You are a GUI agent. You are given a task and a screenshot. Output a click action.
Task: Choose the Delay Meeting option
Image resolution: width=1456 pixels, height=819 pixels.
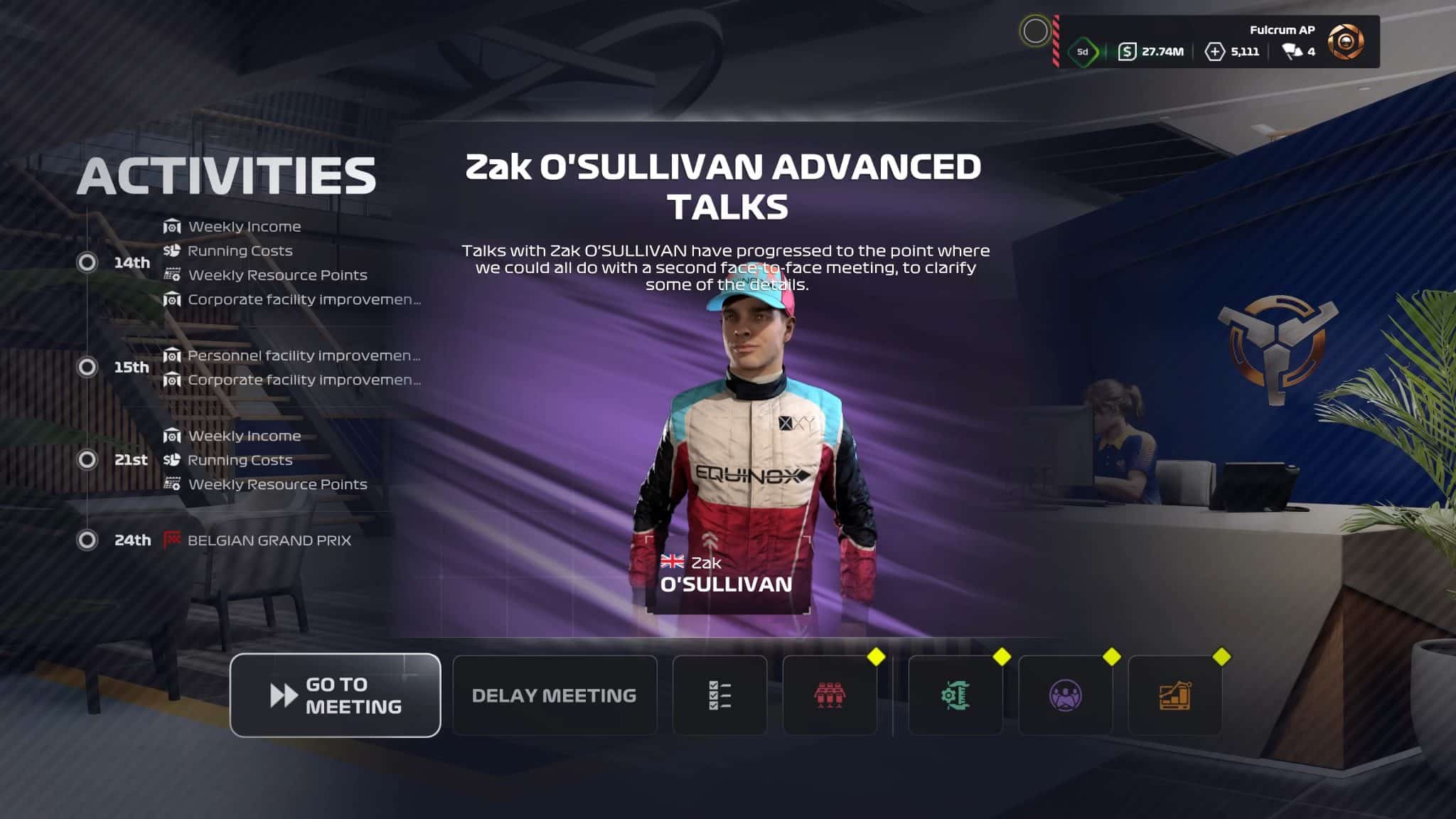[x=555, y=695]
